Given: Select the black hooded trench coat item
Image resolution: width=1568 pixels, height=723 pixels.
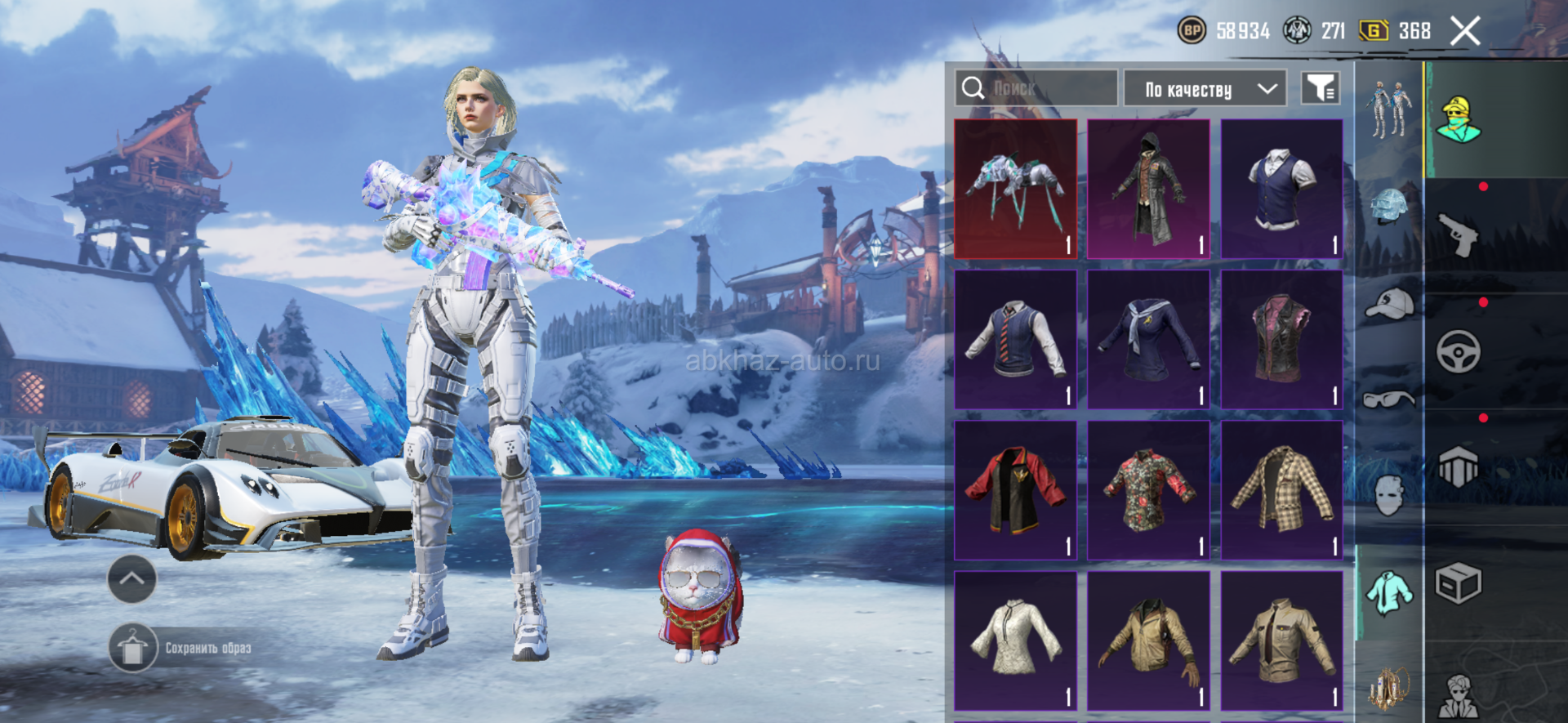Looking at the screenshot, I should [x=1148, y=190].
